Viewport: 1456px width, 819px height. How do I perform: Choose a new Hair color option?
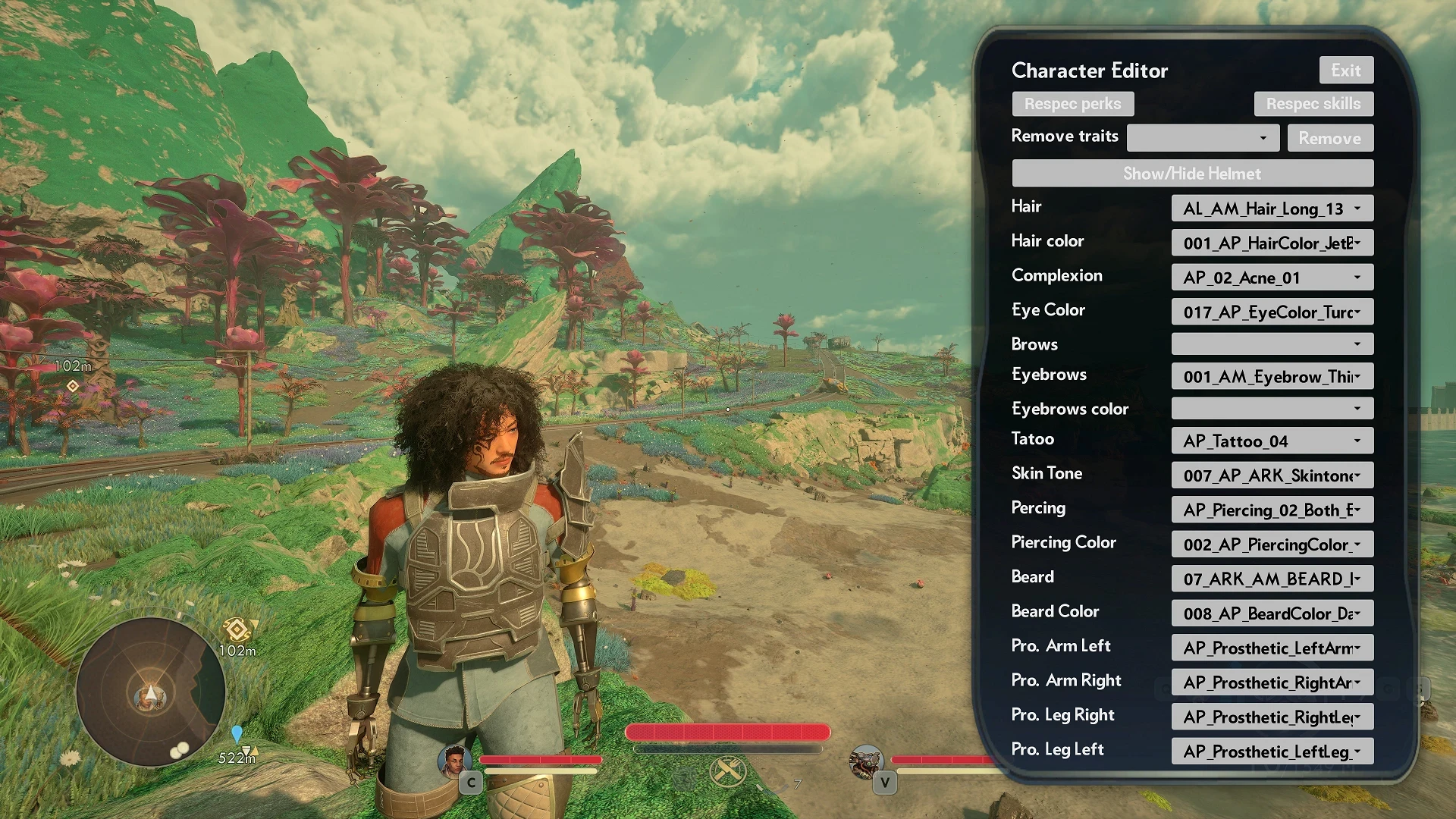pos(1272,243)
